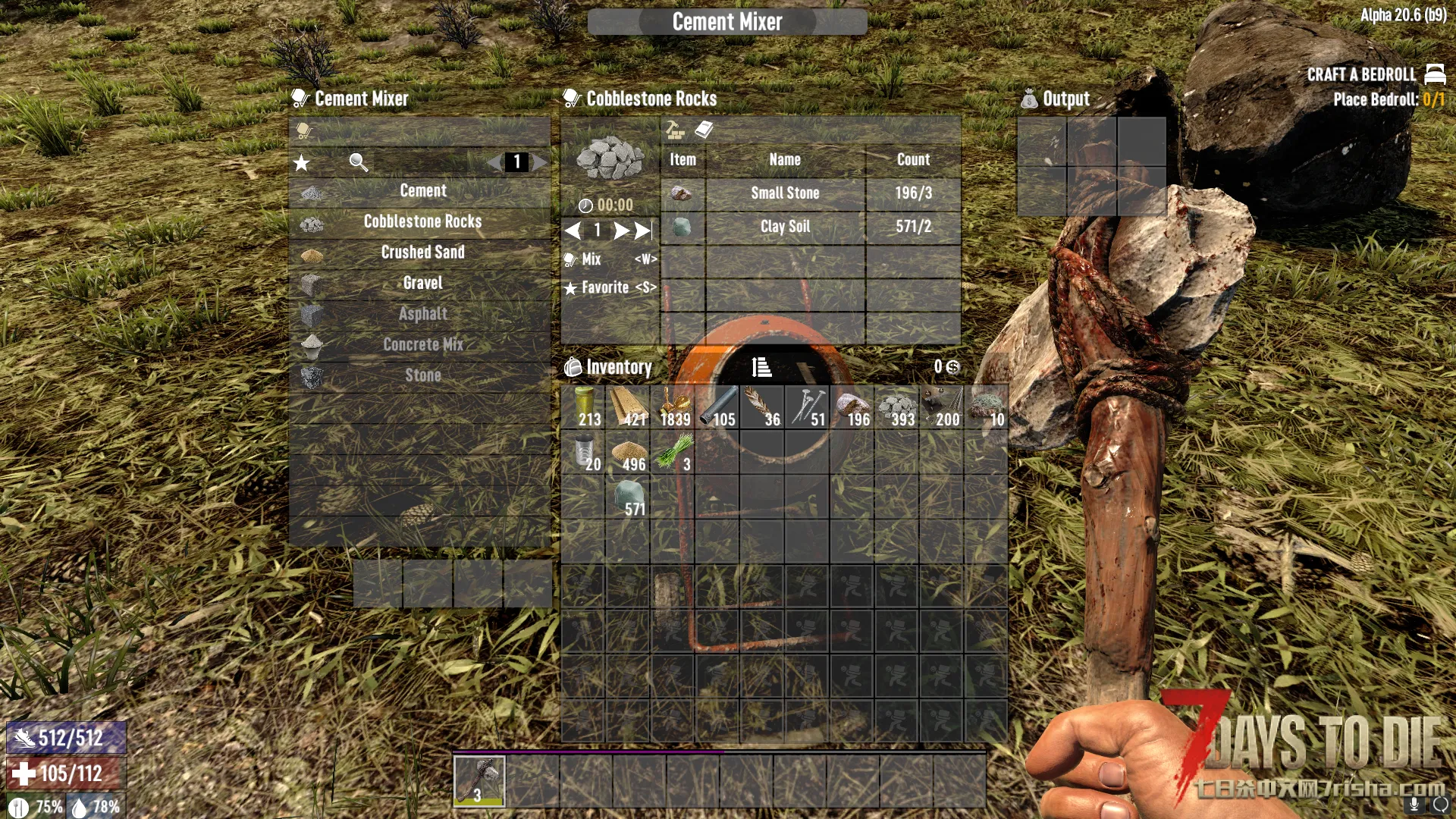Select the Stone recipe
Screen dimensions: 1456x819
tap(422, 375)
